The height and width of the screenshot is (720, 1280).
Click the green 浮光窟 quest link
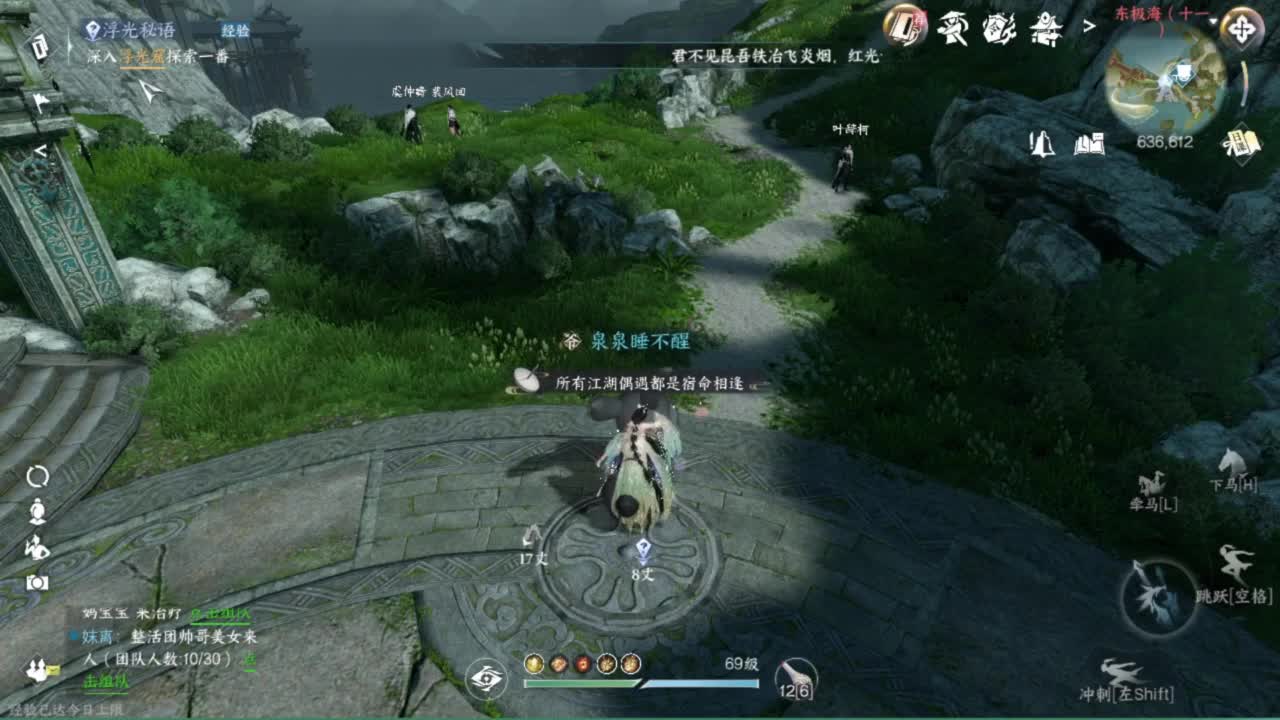[x=144, y=60]
